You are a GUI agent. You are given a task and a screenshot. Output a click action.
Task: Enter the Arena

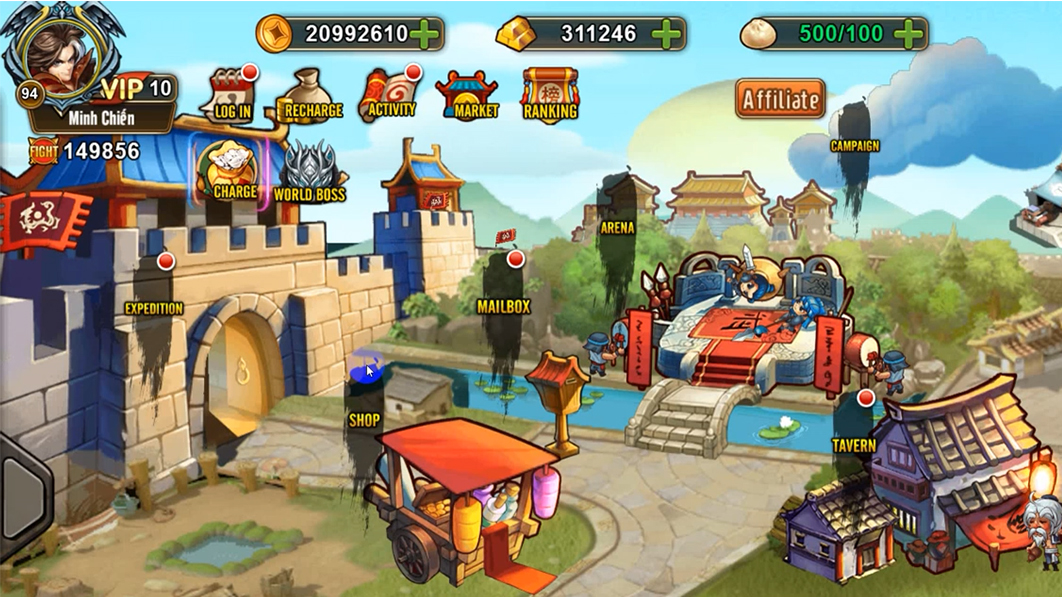pyautogui.click(x=618, y=227)
